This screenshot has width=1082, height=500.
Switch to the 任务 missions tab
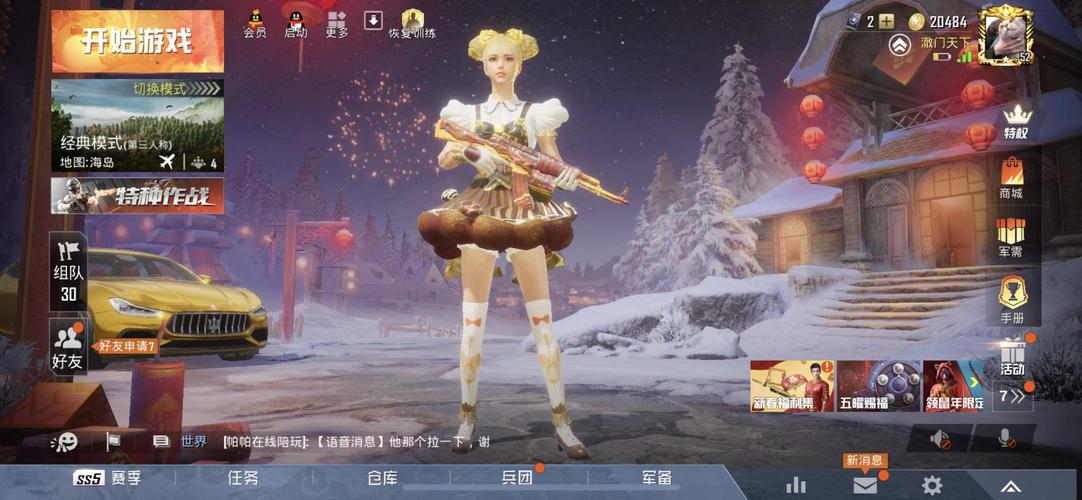click(243, 478)
